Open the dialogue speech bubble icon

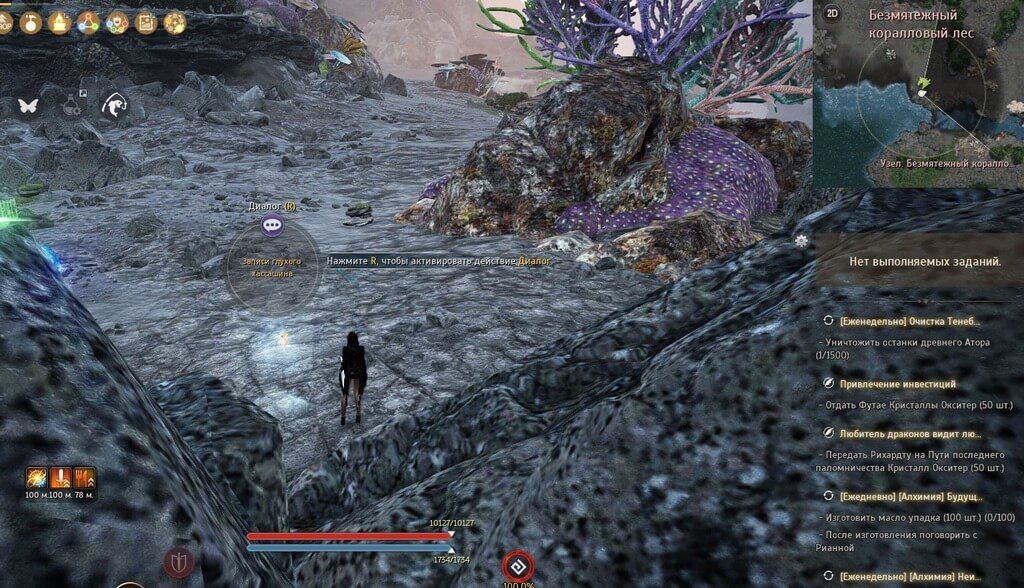272,226
